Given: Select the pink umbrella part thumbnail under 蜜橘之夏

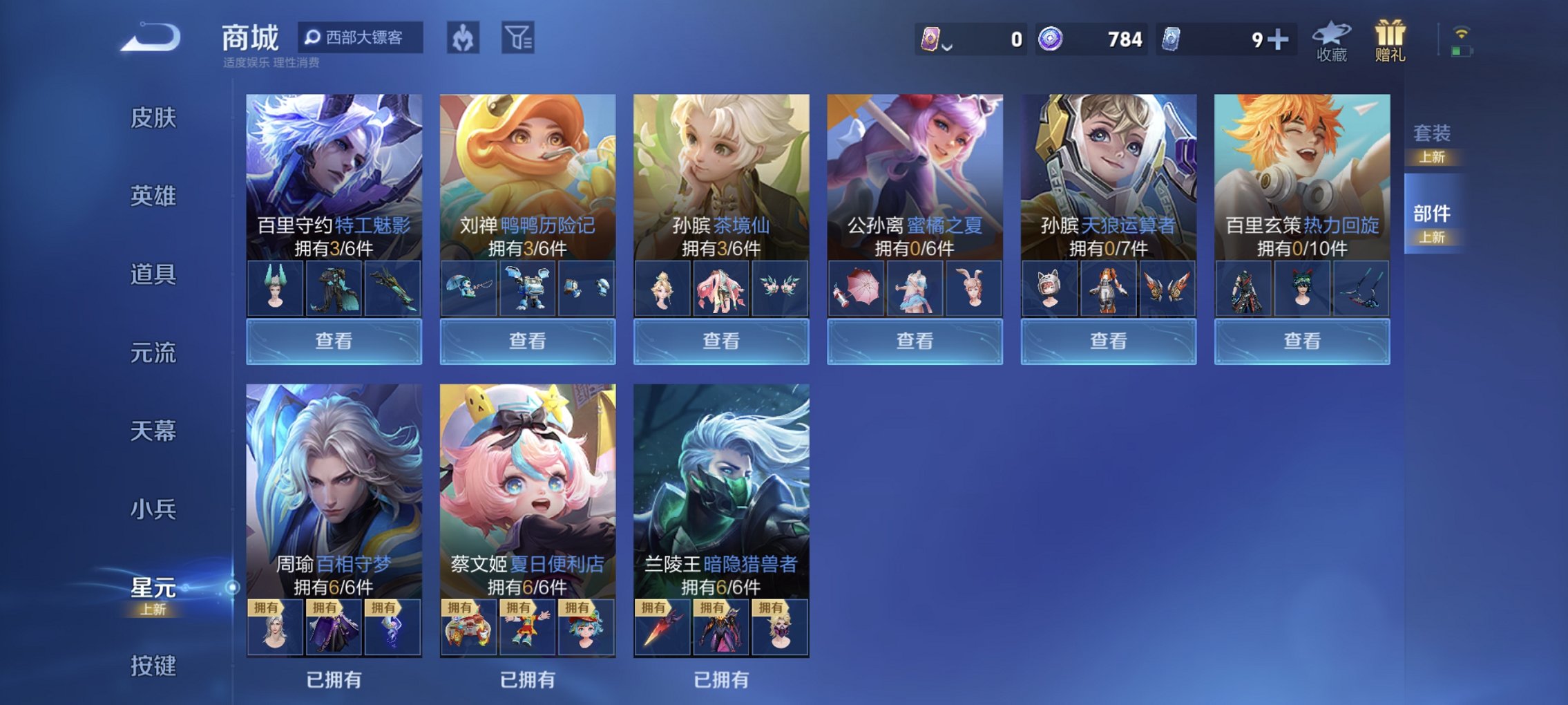Looking at the screenshot, I should pos(859,290).
